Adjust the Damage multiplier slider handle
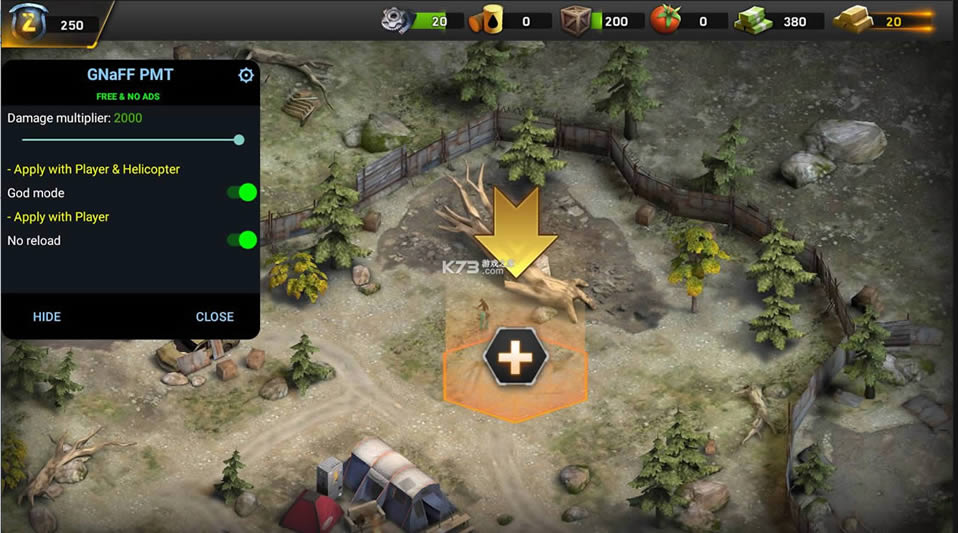This screenshot has height=533, width=958. (x=239, y=140)
